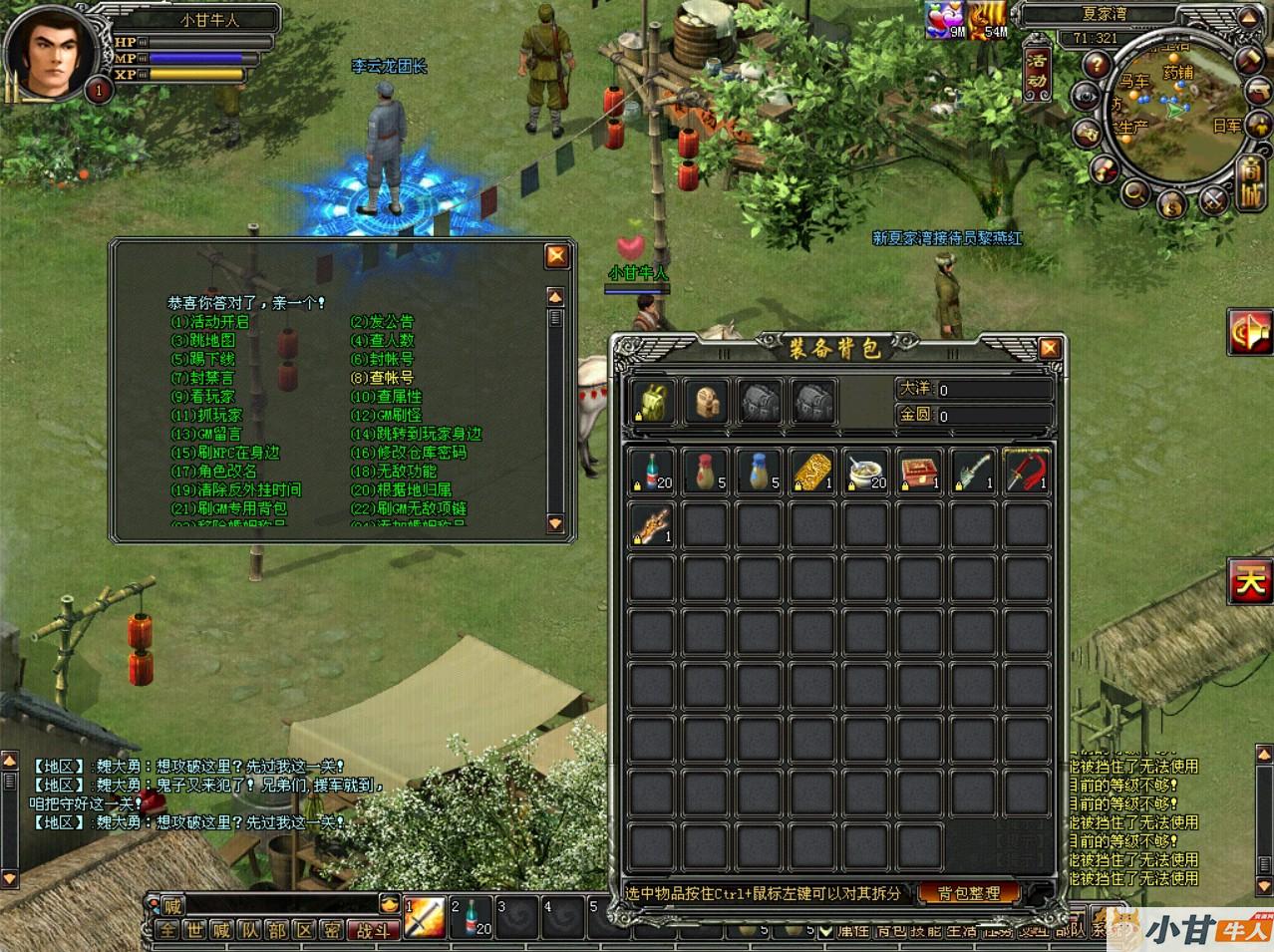Select the red-tasseled sword in the bag
The width and height of the screenshot is (1274, 952).
[x=1027, y=470]
